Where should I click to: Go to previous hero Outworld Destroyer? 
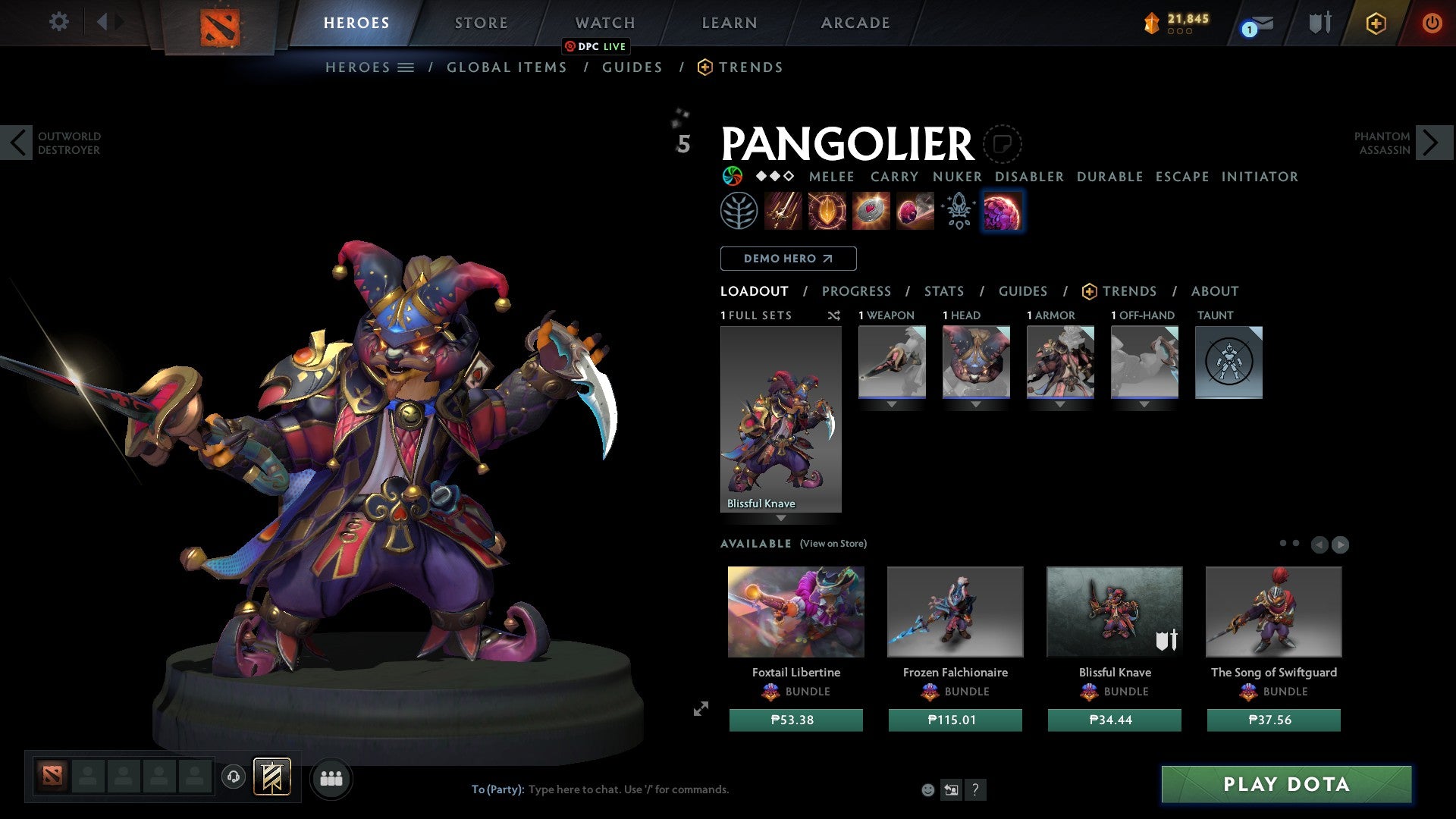click(18, 143)
